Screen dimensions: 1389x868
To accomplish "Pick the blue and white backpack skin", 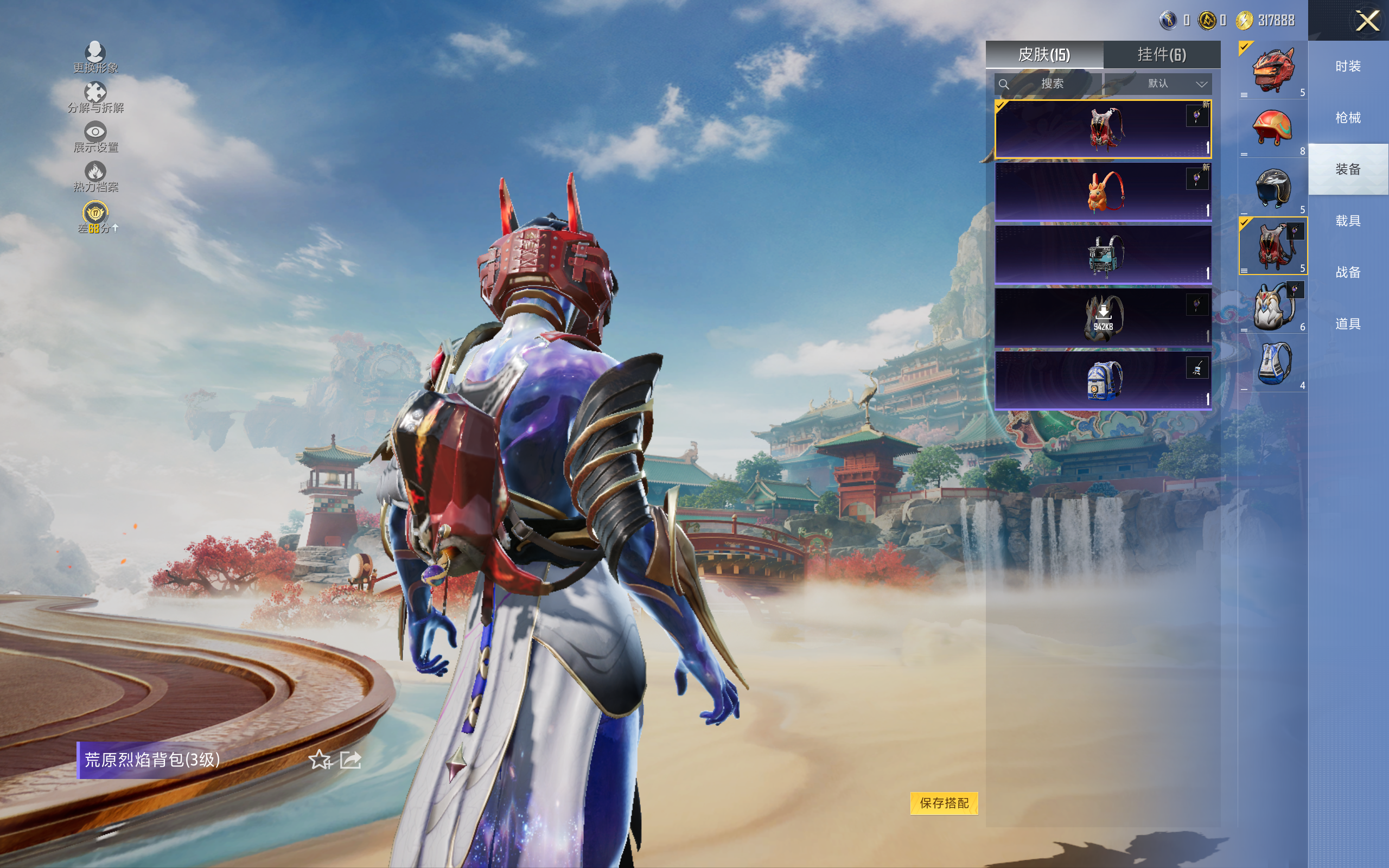I will point(1103,380).
